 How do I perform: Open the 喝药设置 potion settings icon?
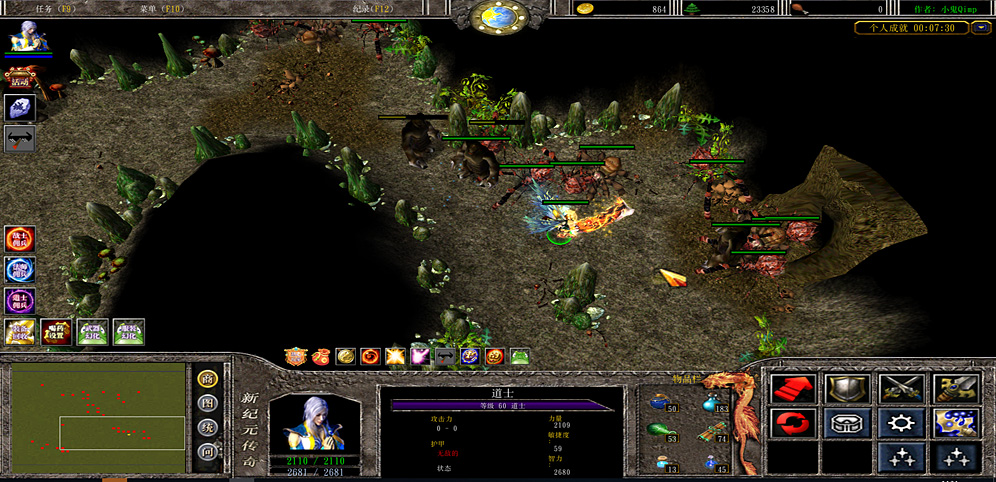[56, 332]
